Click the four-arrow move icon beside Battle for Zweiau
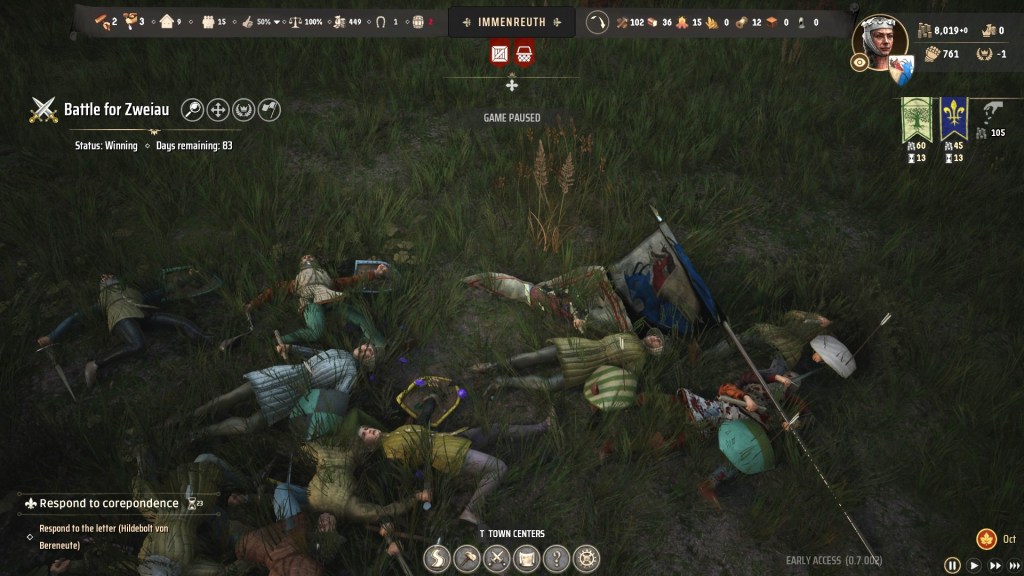The image size is (1024, 576). [218, 110]
